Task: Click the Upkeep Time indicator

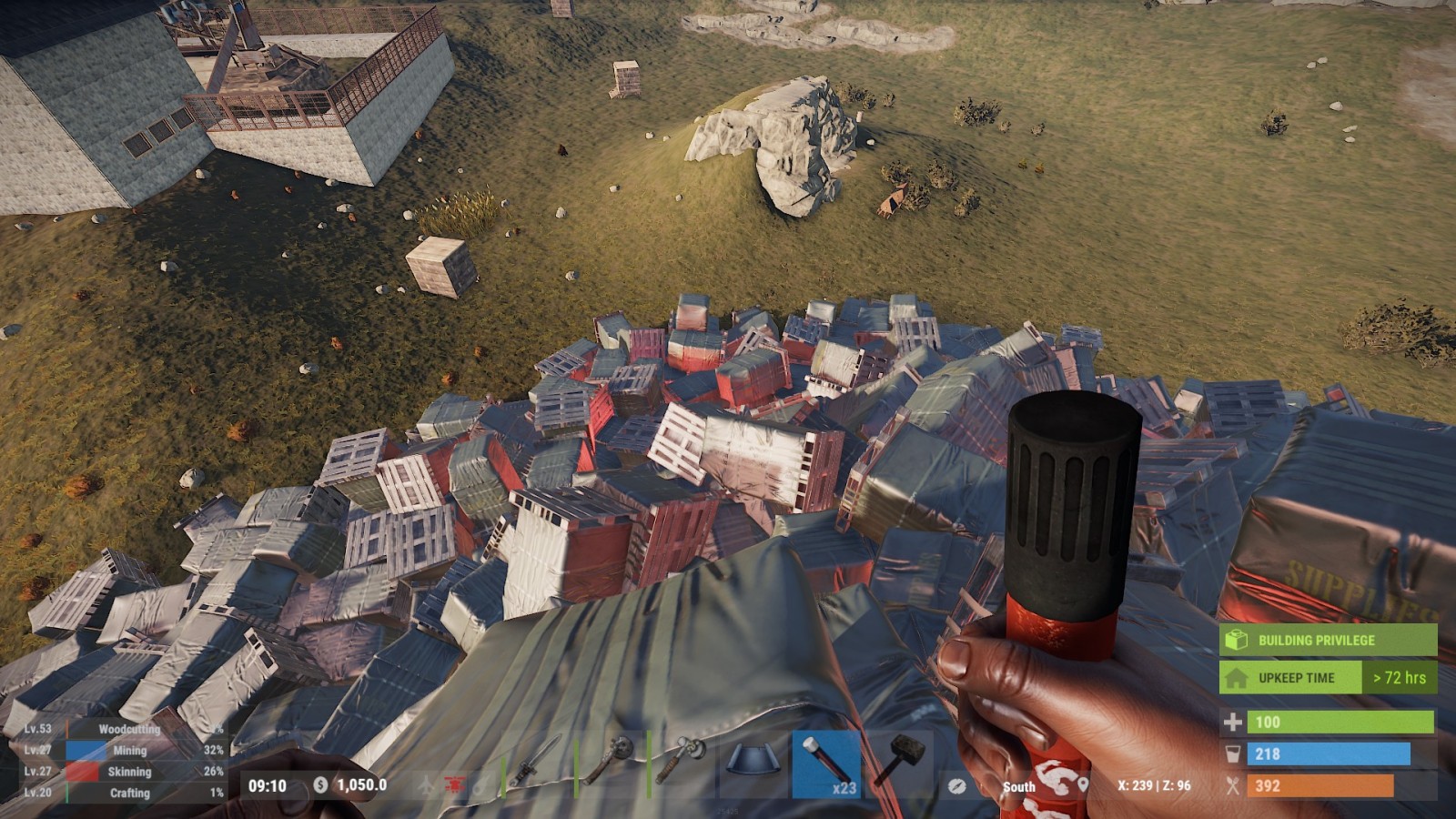Action: point(1327,678)
